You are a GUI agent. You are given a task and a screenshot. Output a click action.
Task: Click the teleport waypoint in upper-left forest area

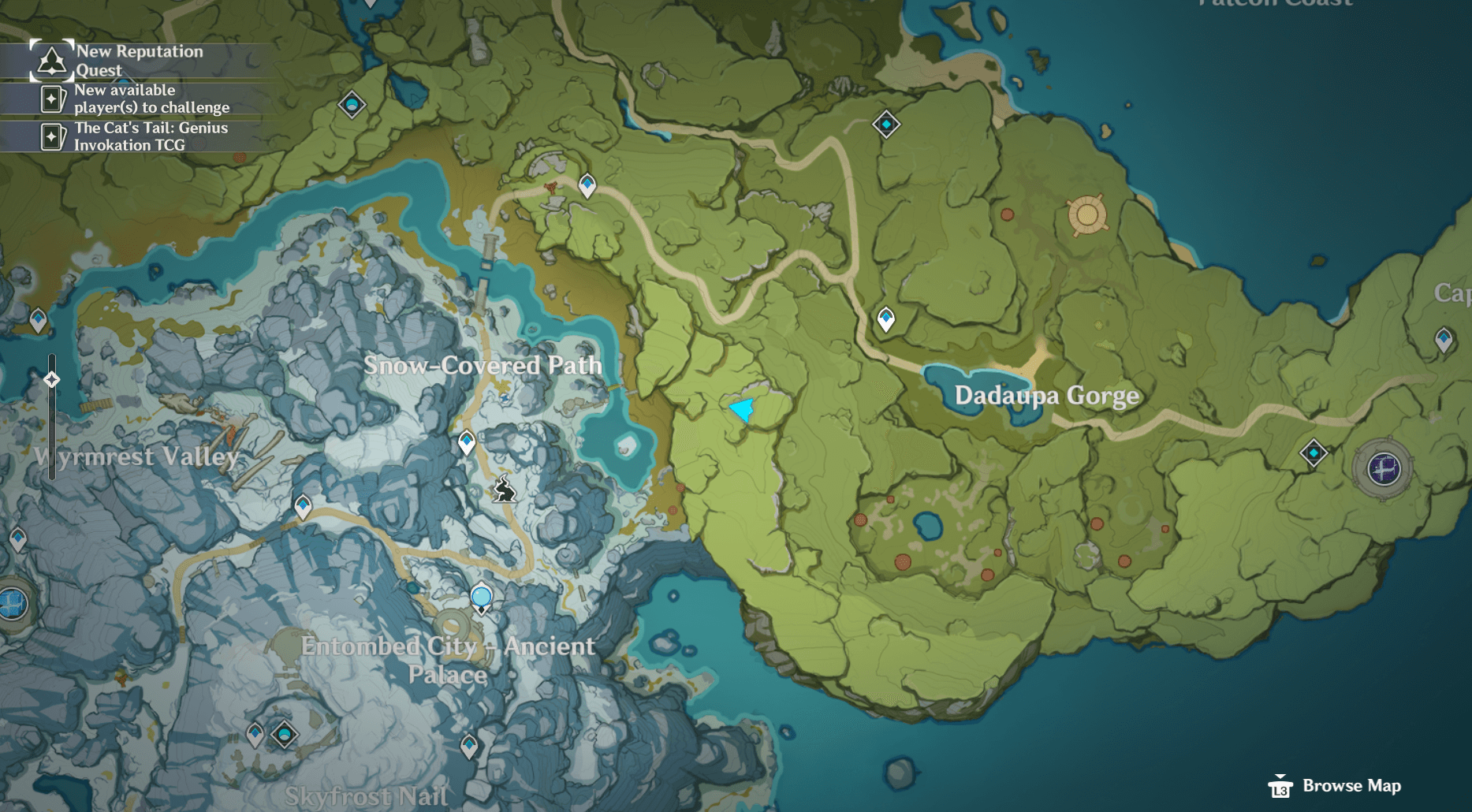352,105
